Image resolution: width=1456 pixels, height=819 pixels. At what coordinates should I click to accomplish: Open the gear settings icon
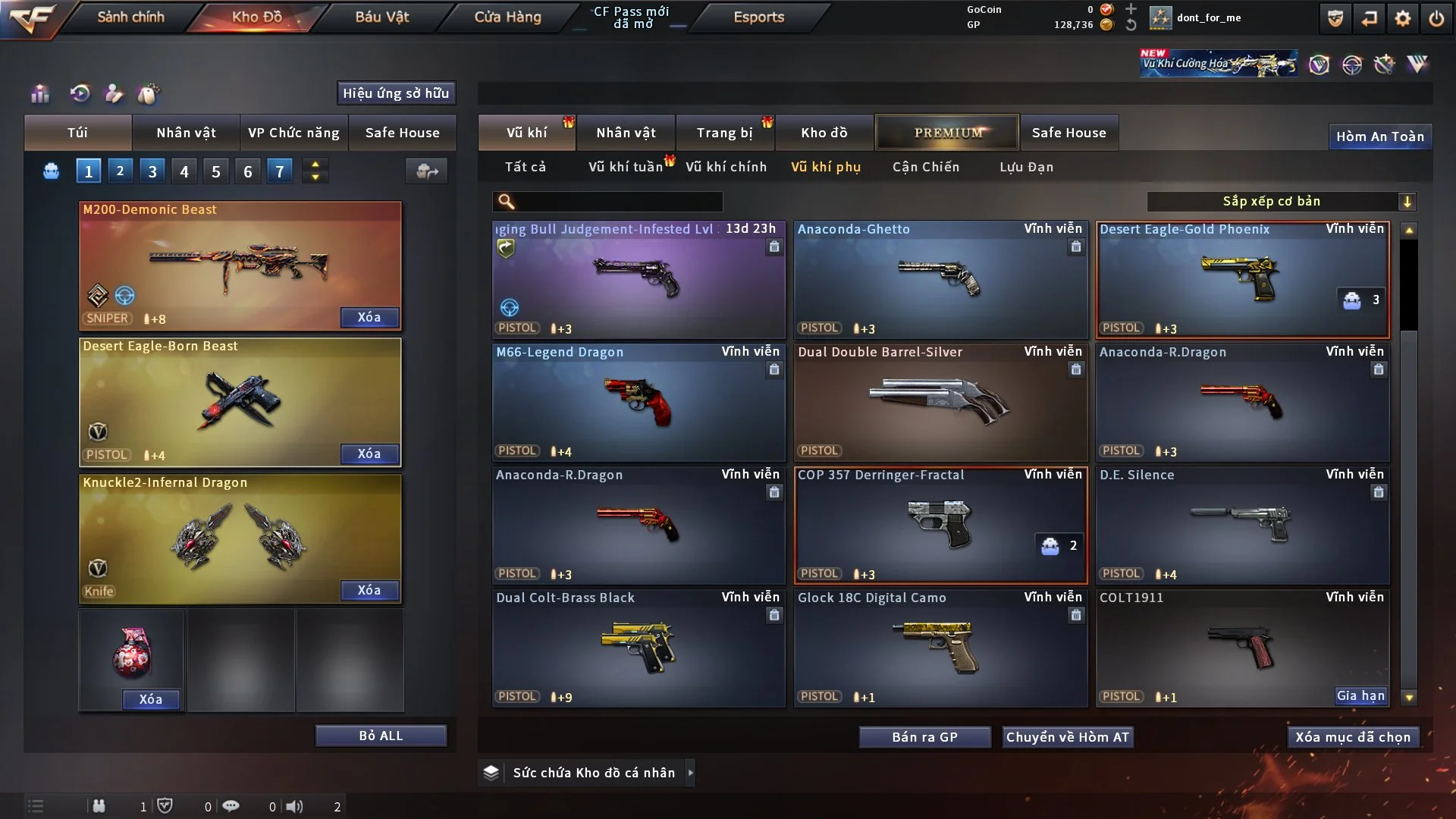click(x=1402, y=18)
